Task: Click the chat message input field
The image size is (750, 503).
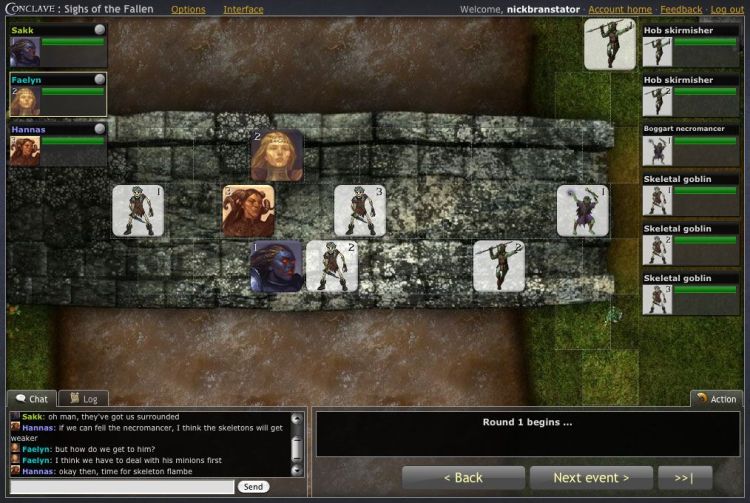Action: point(121,487)
